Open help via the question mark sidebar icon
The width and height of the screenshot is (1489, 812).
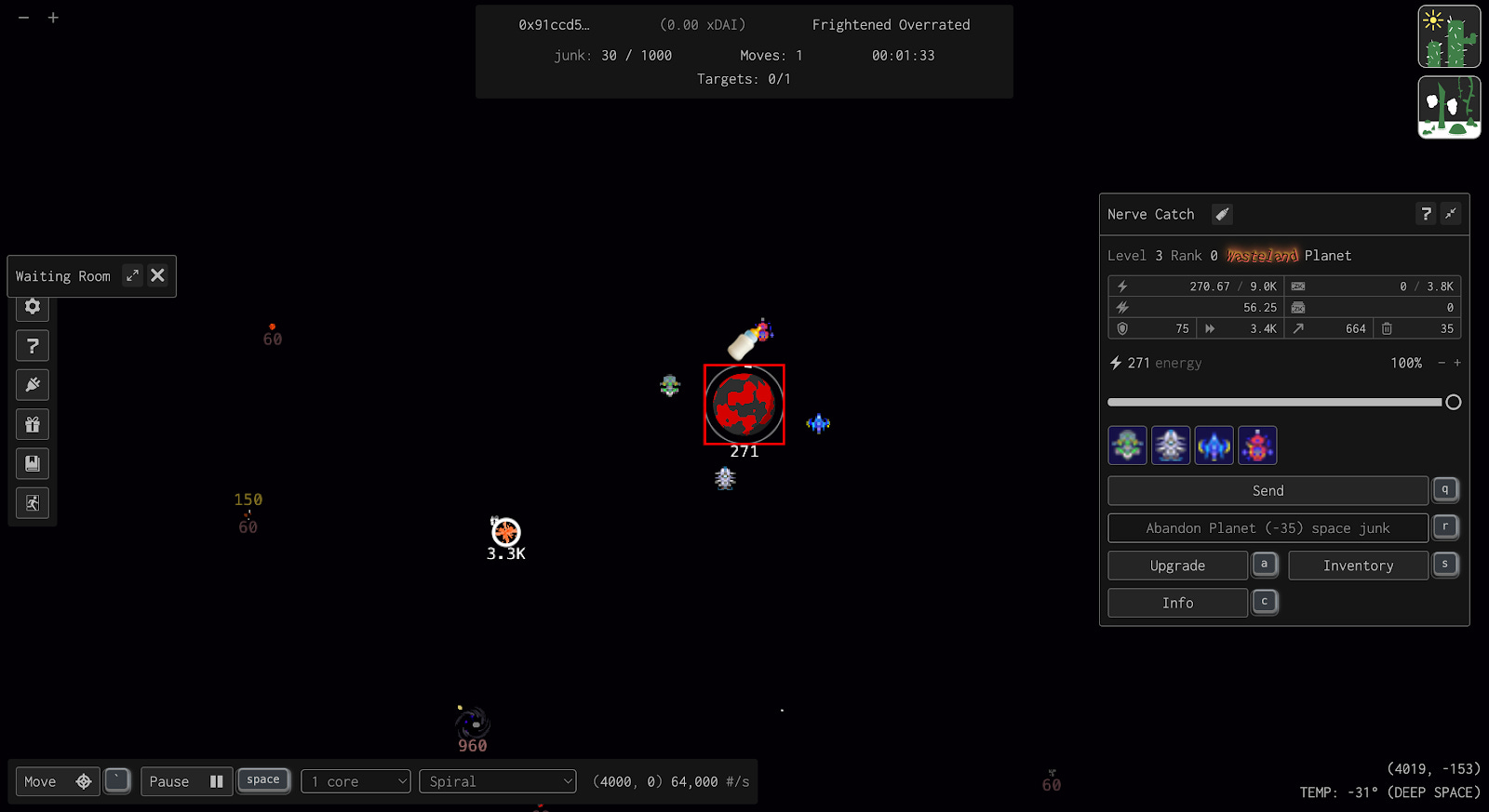[x=33, y=345]
